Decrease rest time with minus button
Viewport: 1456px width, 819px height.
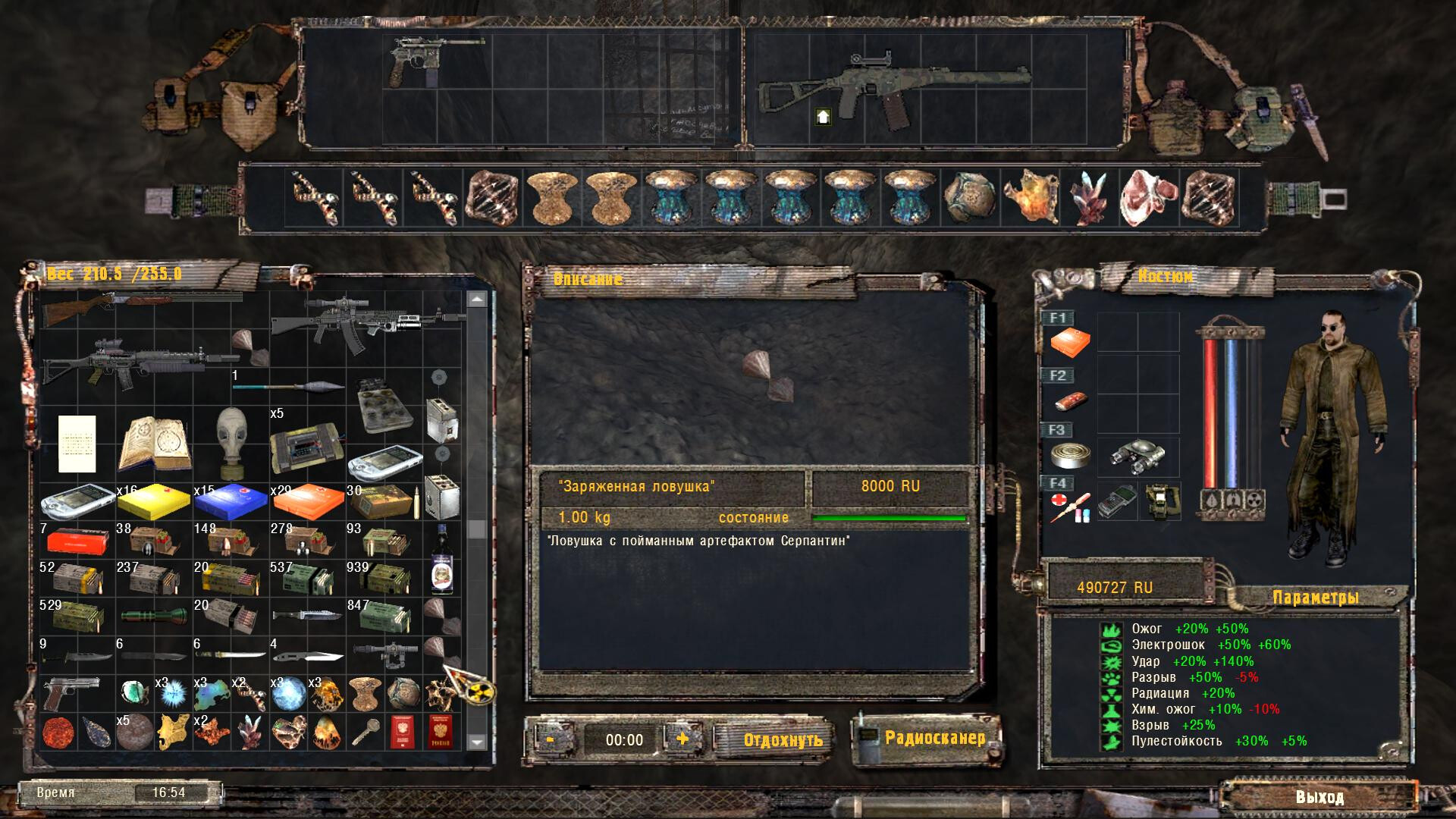coord(550,739)
